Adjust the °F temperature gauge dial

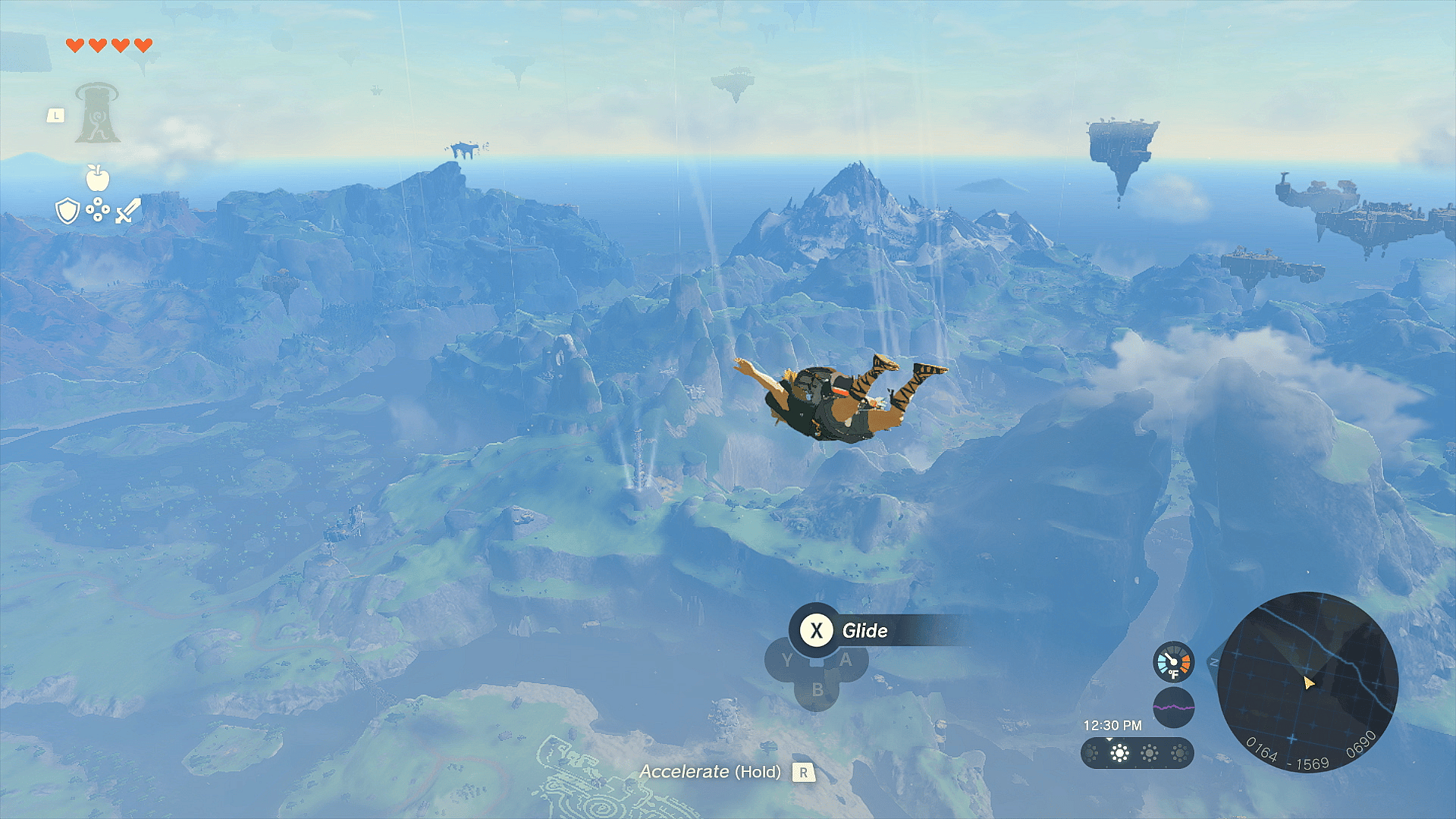[x=1173, y=662]
